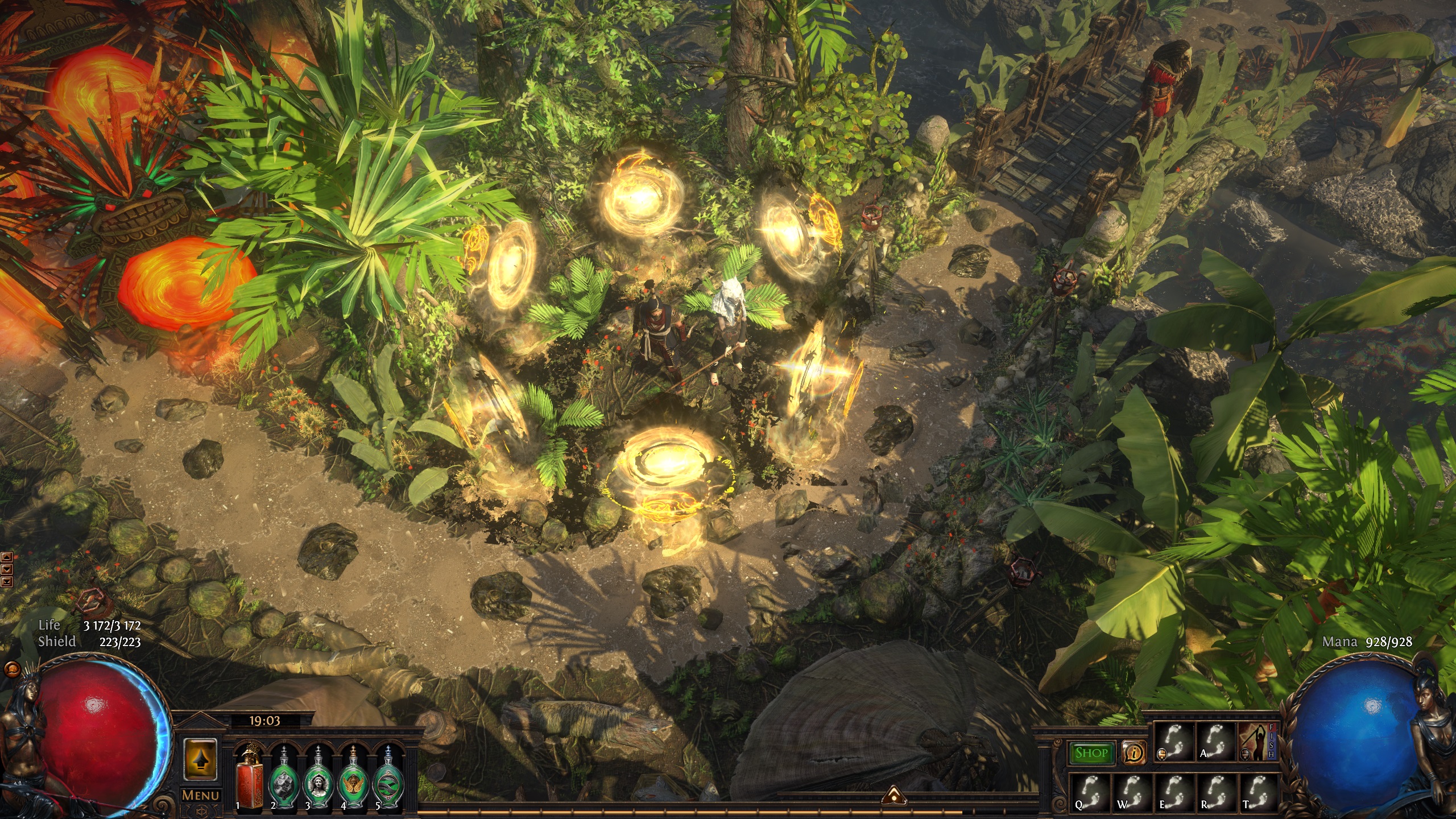1456x819 pixels.
Task: Open the green Shop button
Action: tap(1091, 753)
